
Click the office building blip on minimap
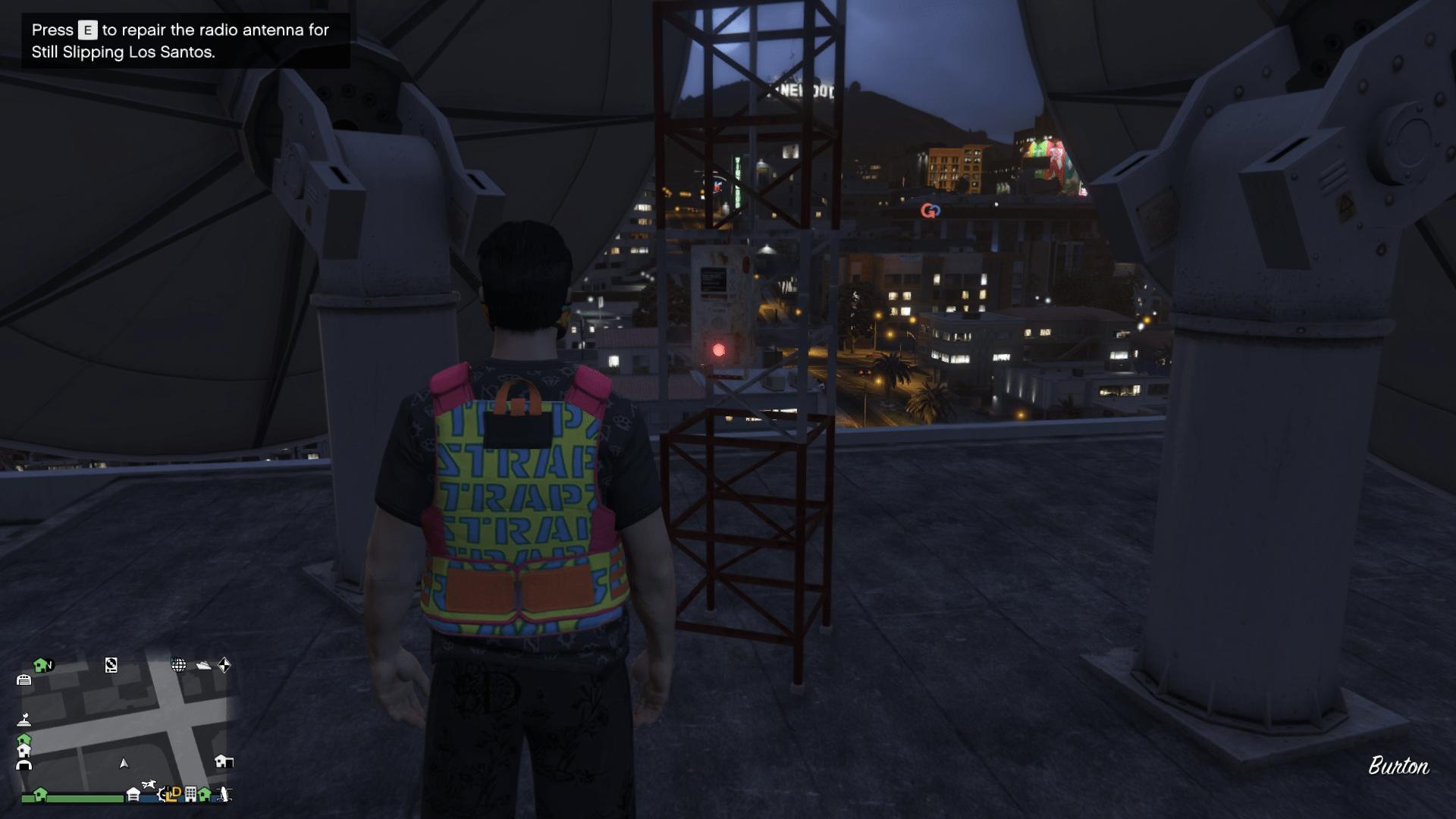(190, 794)
